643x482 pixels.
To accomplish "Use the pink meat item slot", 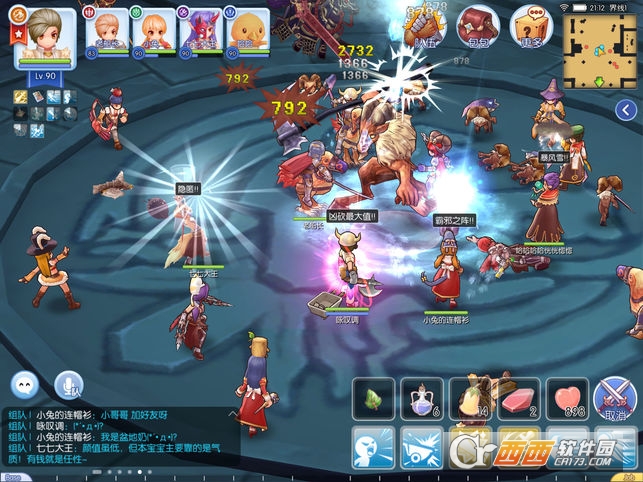I will [x=519, y=398].
